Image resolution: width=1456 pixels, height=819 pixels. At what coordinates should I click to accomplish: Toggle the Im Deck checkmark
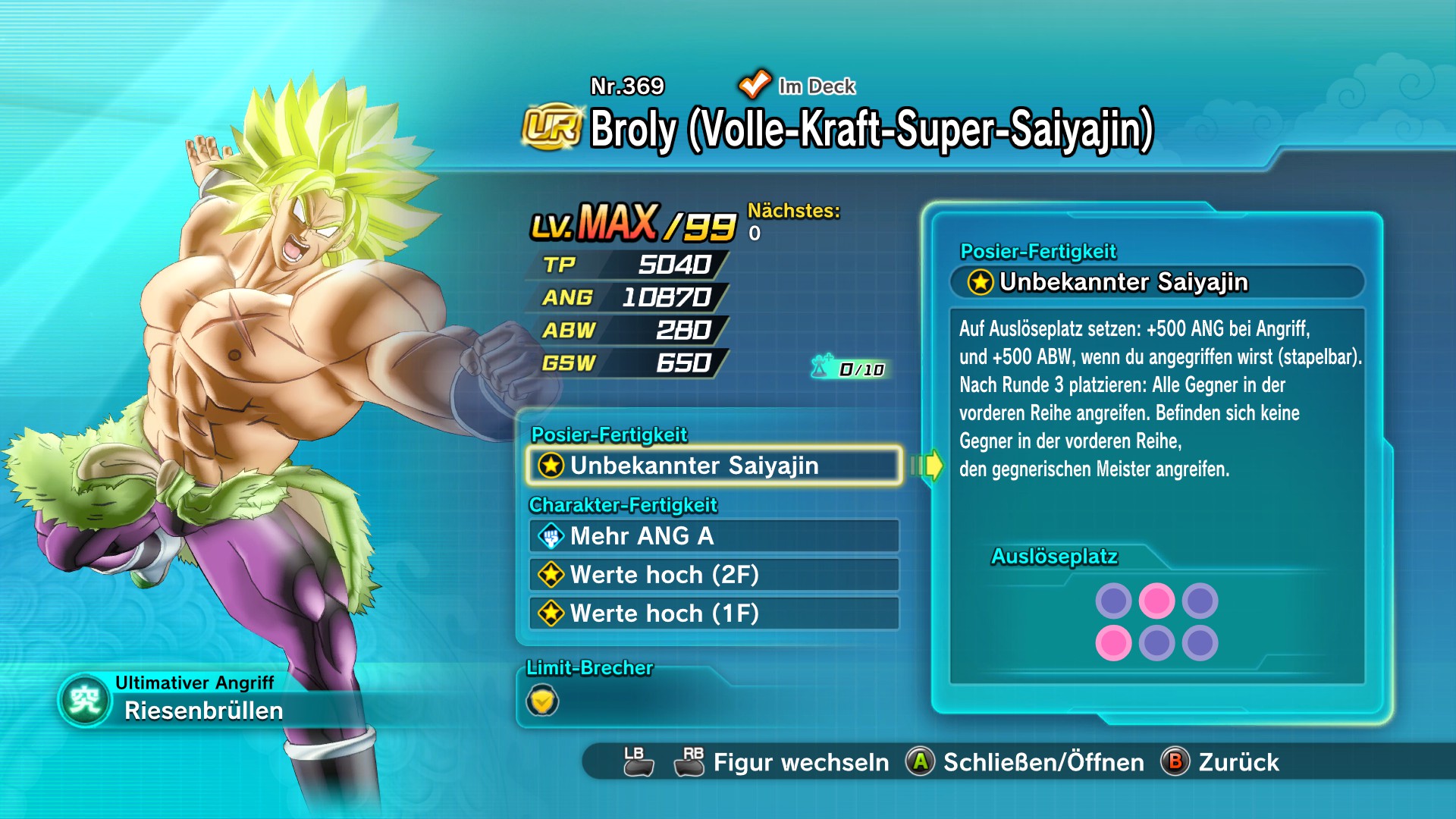[755, 85]
